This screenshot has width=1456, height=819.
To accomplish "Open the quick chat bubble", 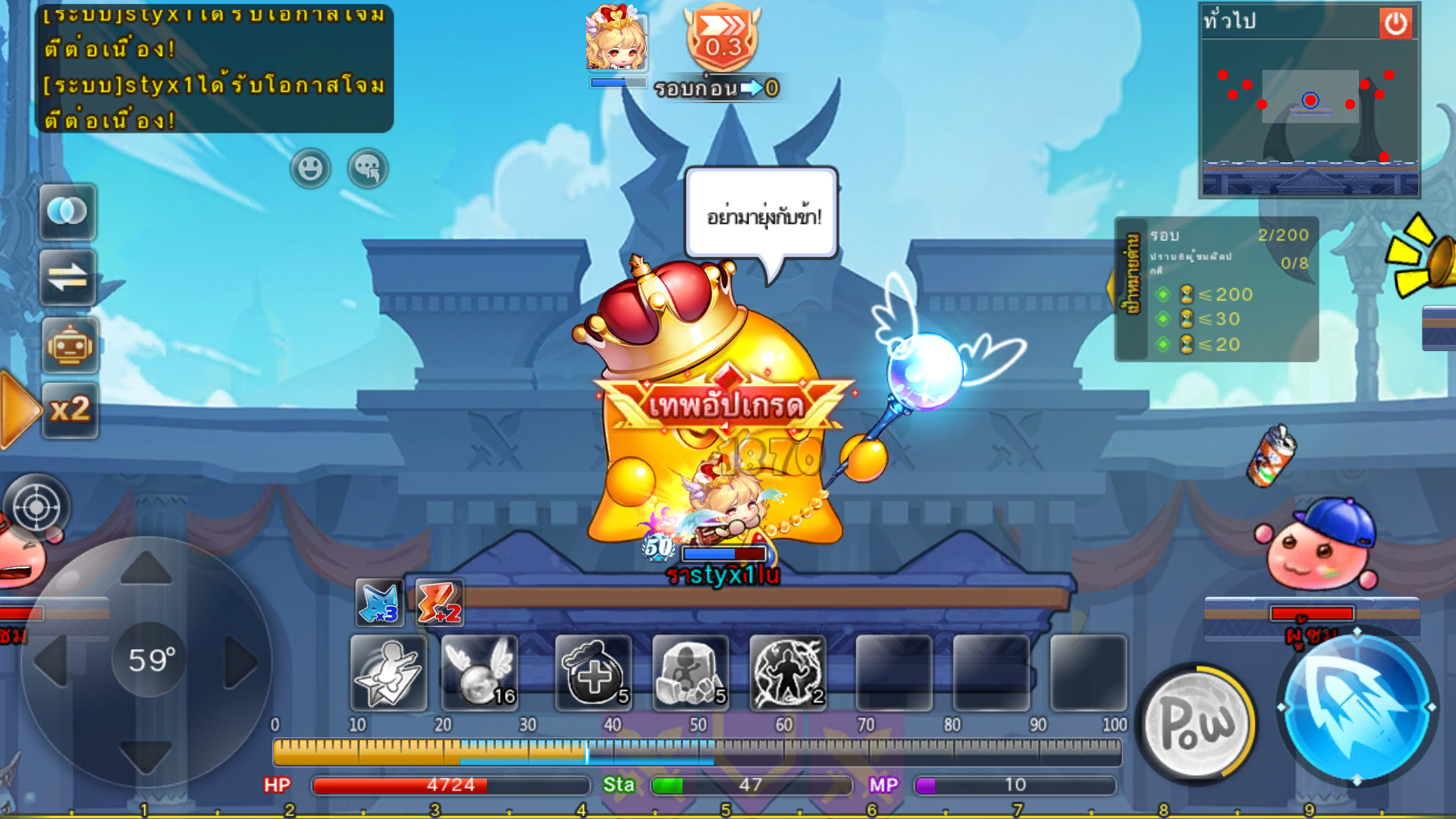I will tap(369, 168).
